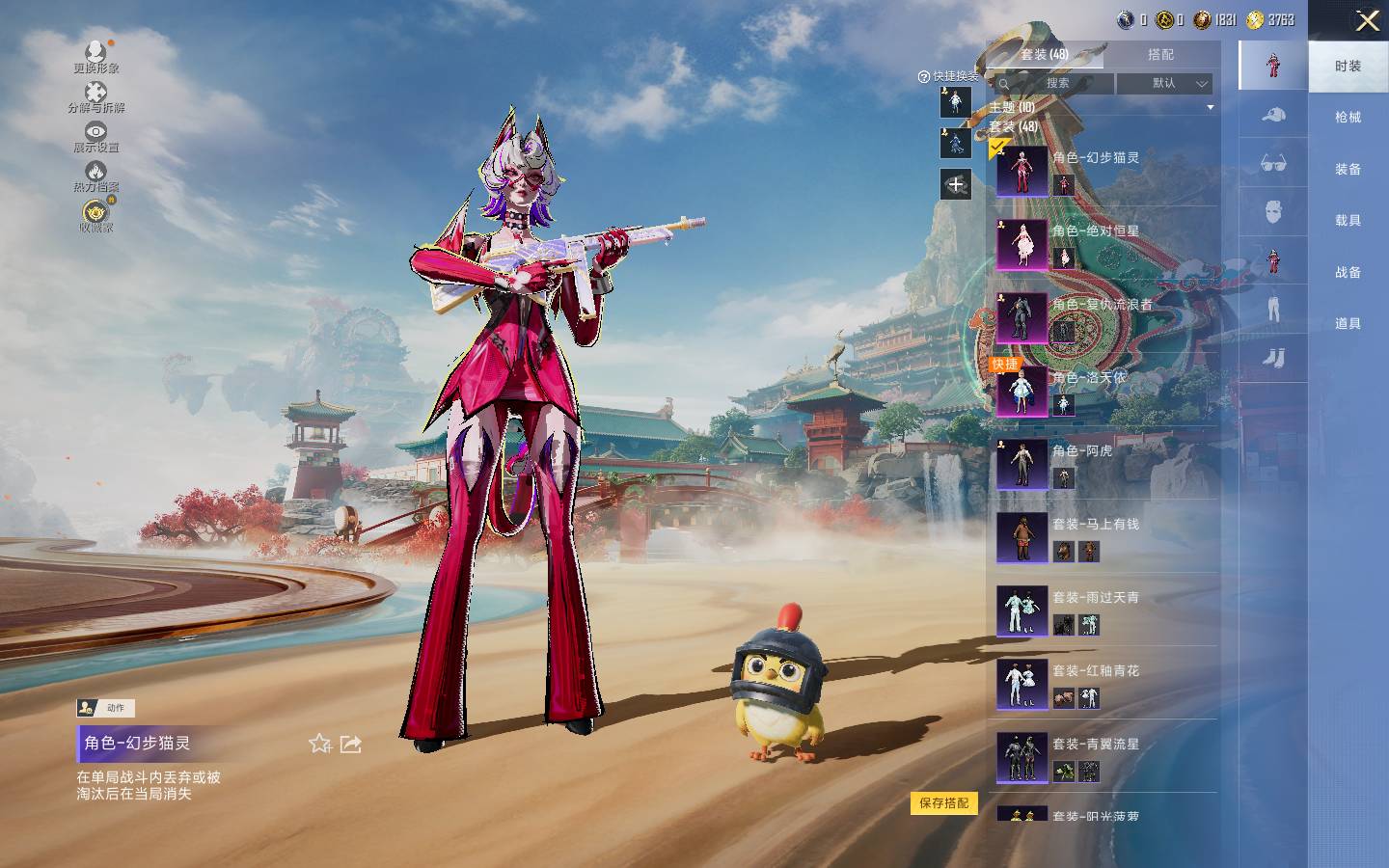Open the 默认 sort dropdown
The height and width of the screenshot is (868, 1389).
1165,84
